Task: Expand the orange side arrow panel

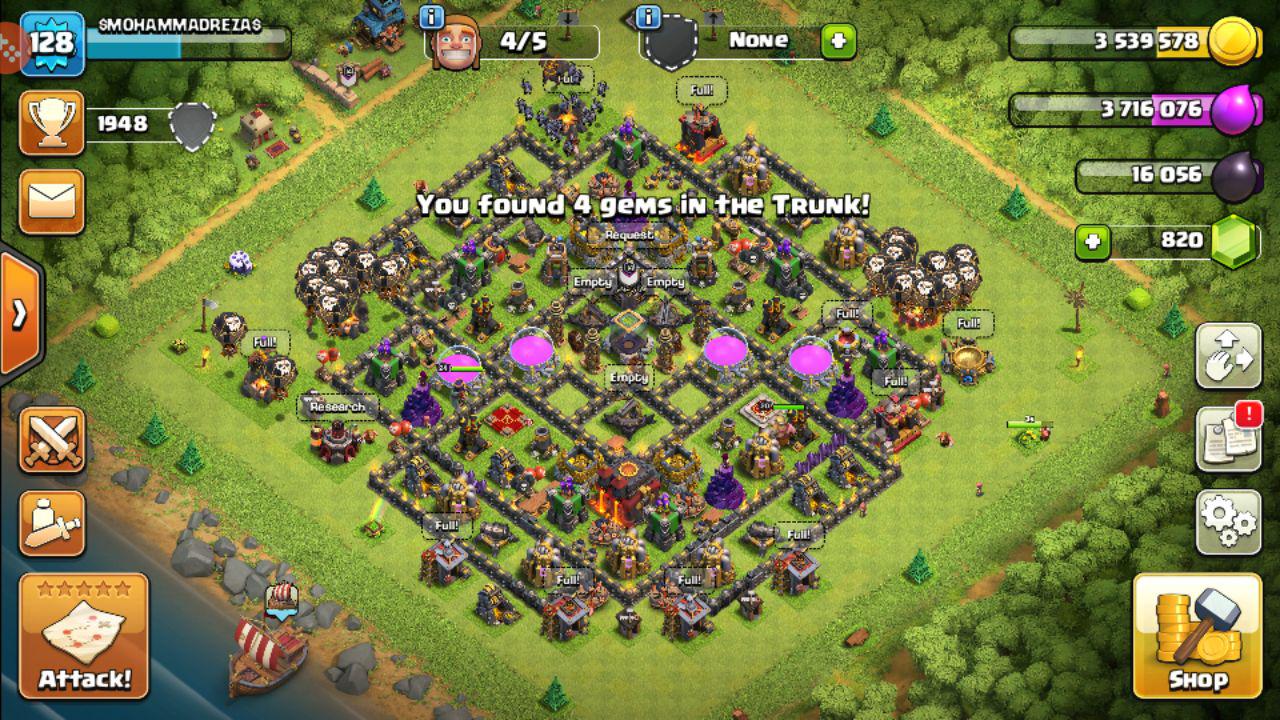Action: click(20, 314)
